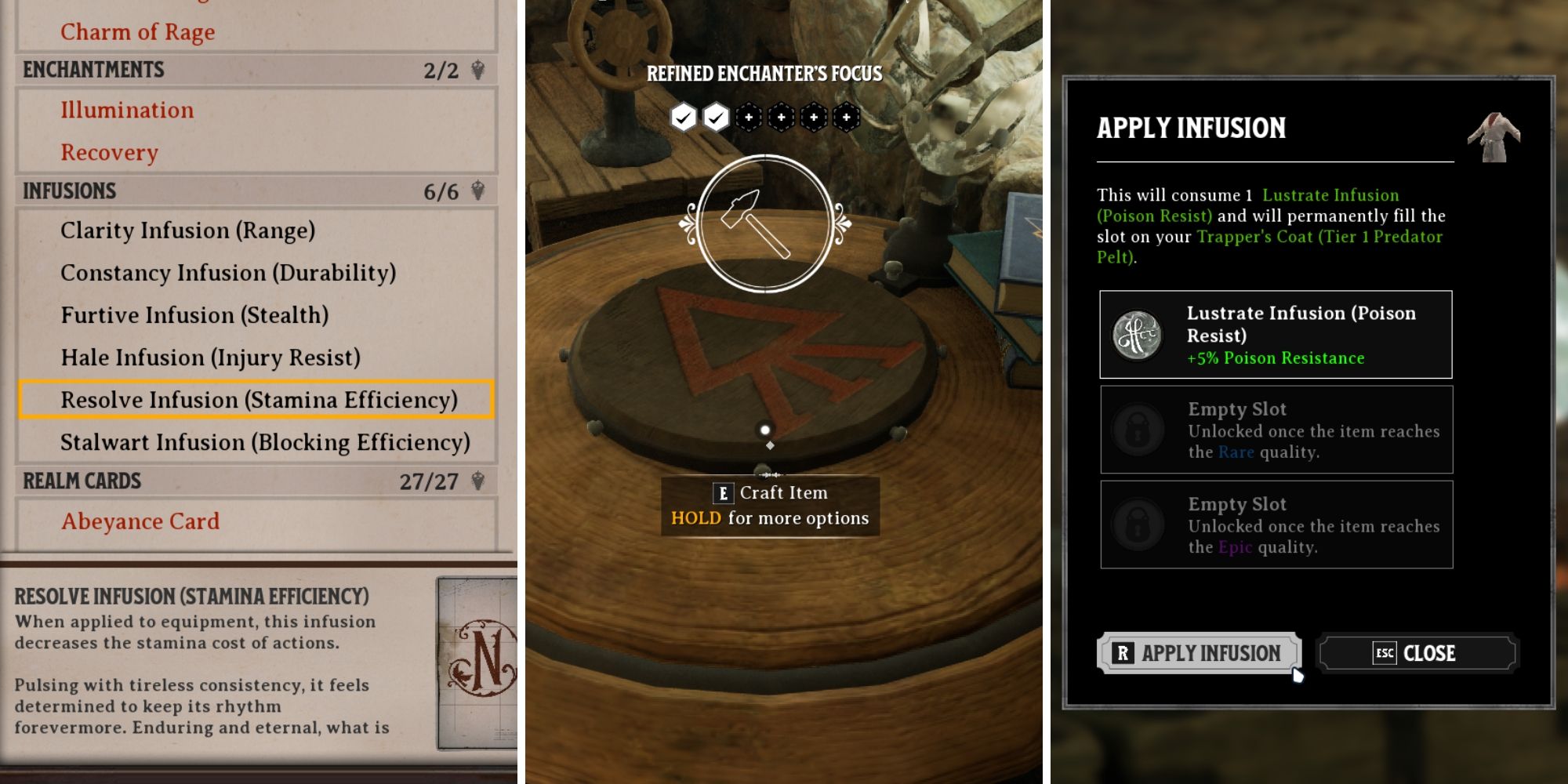The height and width of the screenshot is (784, 1568).
Task: Close the Apply Infusion dialog
Action: tap(1417, 653)
